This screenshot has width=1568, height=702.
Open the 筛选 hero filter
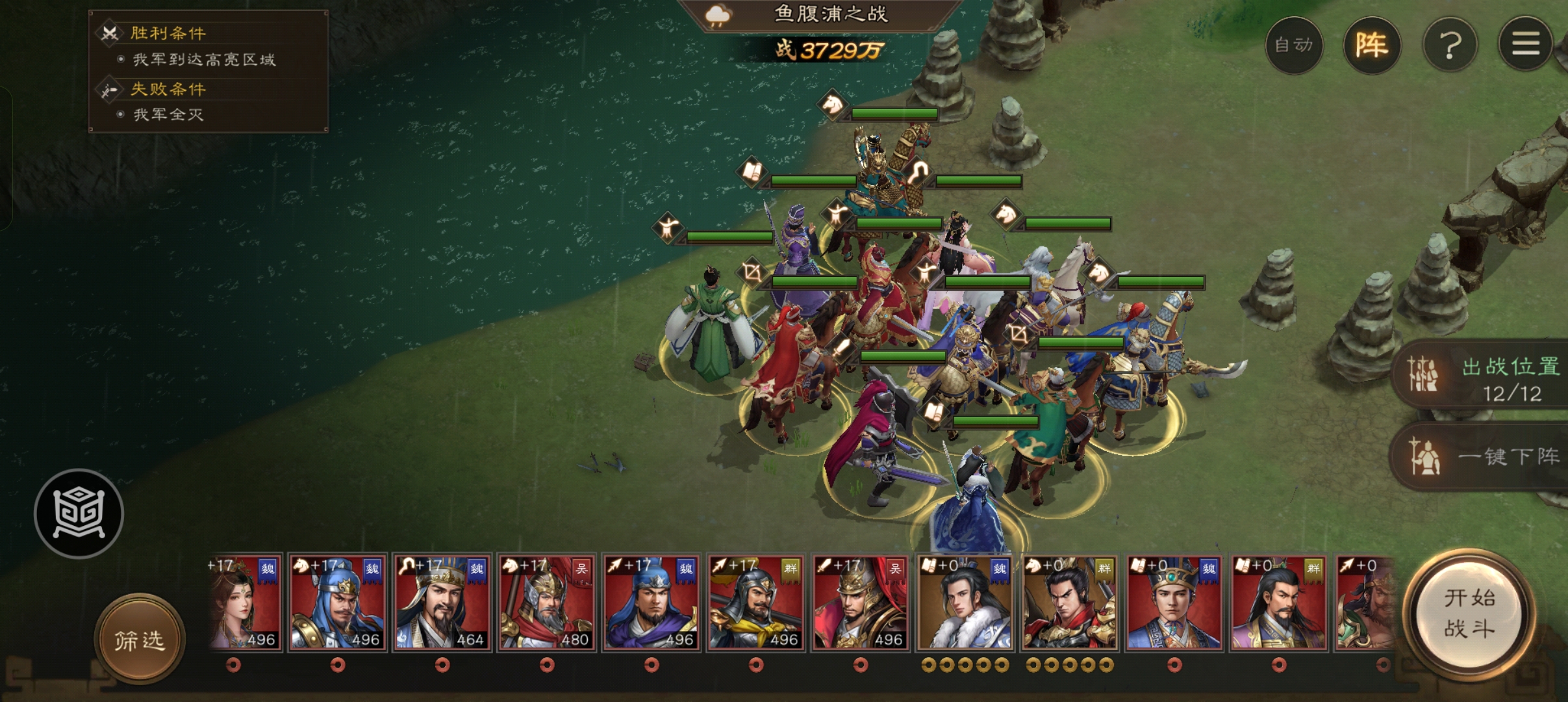[x=140, y=640]
